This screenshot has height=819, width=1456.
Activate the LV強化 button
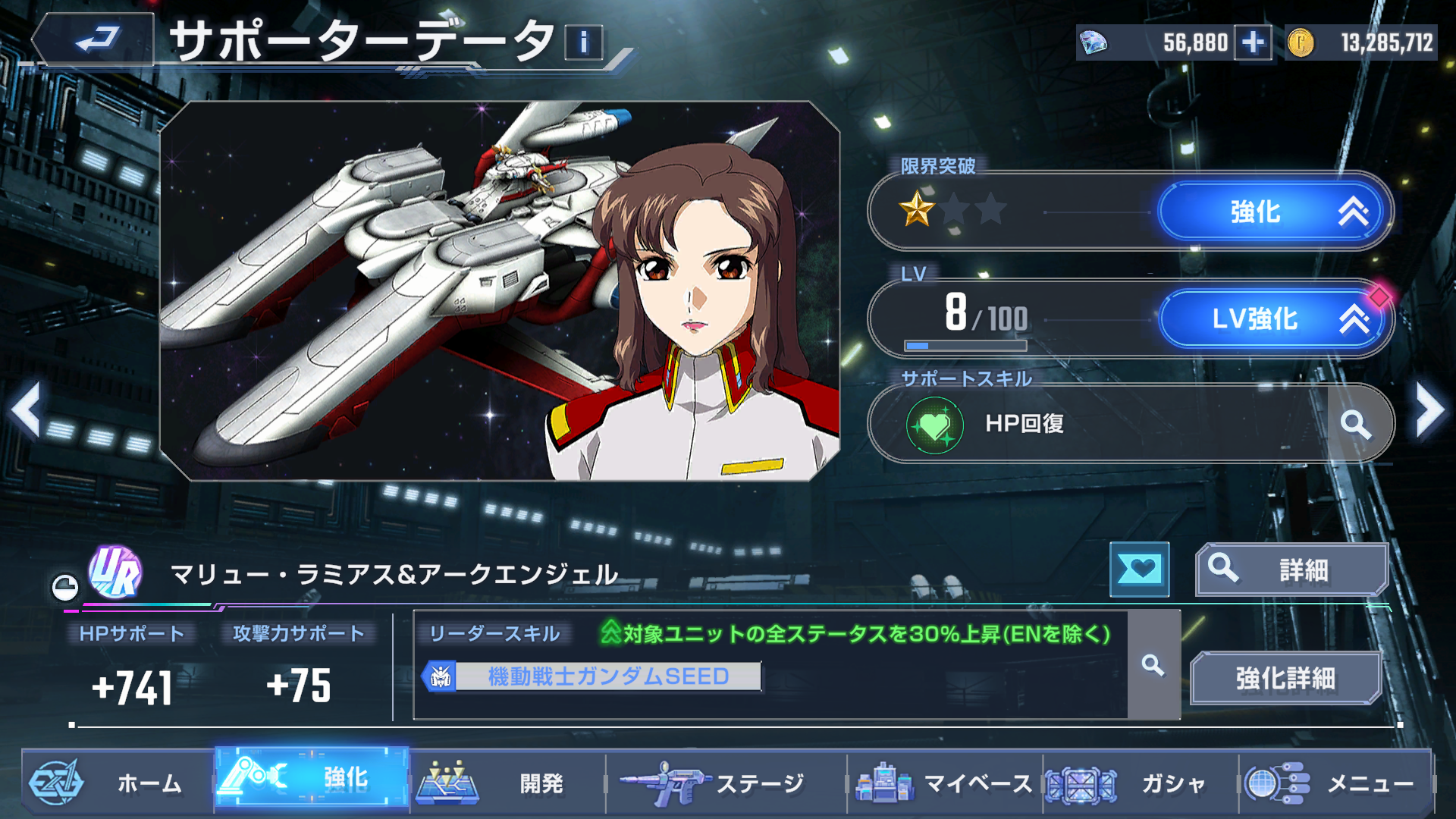(1276, 319)
